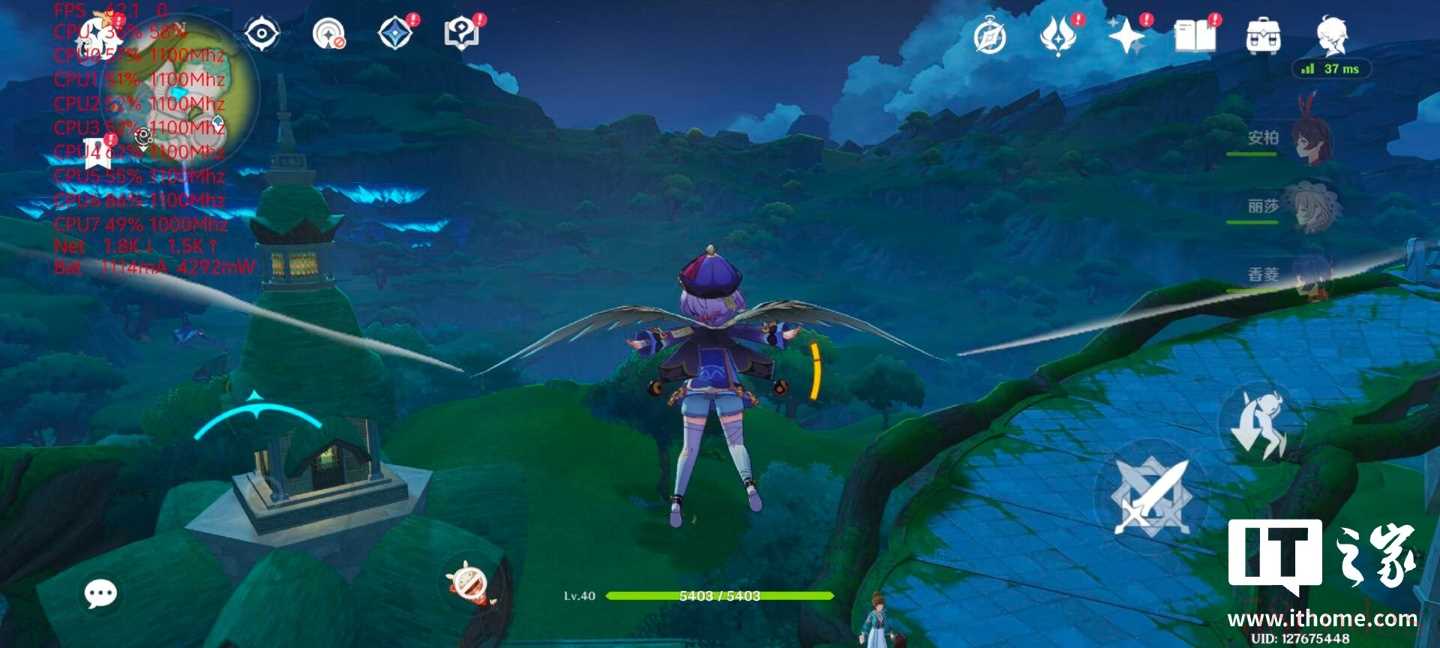
Task: Open the tutorial book with question mark
Action: pyautogui.click(x=461, y=34)
